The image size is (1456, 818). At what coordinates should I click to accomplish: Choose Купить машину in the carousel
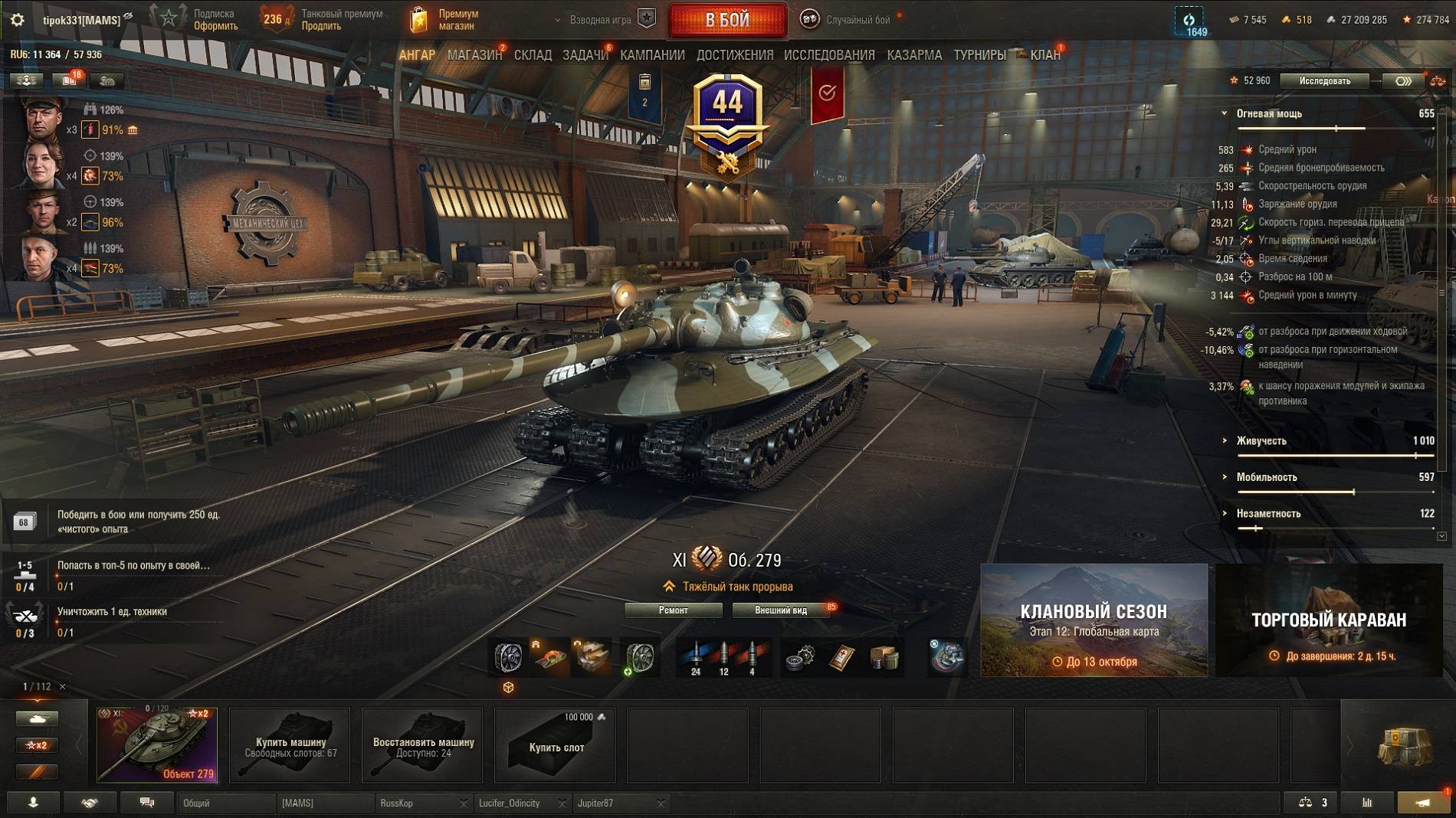[290, 745]
